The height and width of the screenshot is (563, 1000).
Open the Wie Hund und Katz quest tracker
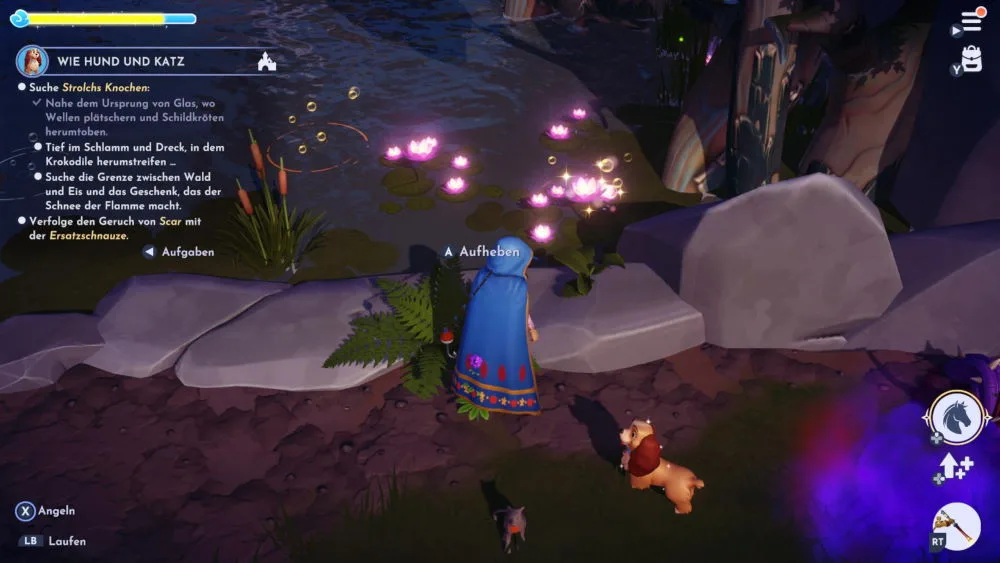(121, 62)
